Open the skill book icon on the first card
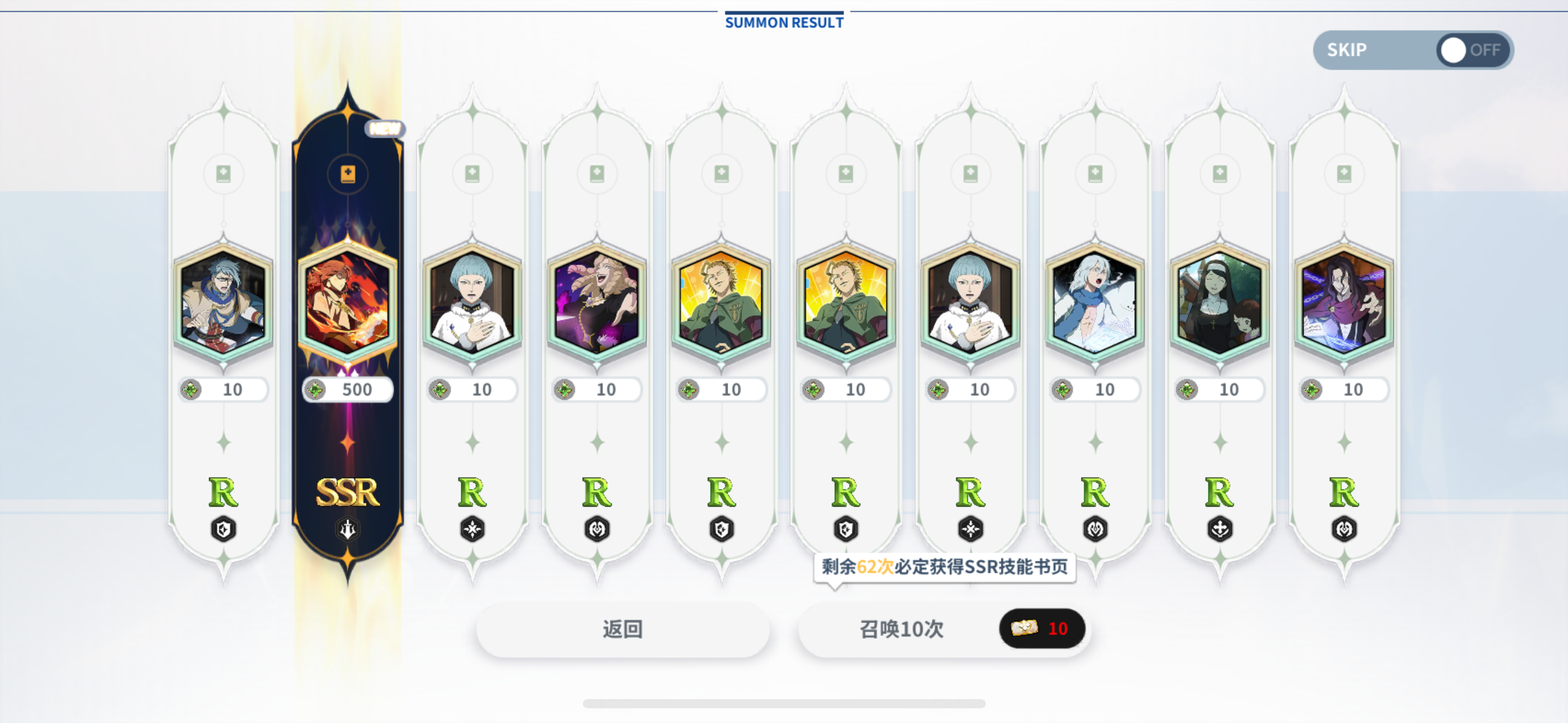This screenshot has width=1568, height=723. (x=223, y=174)
